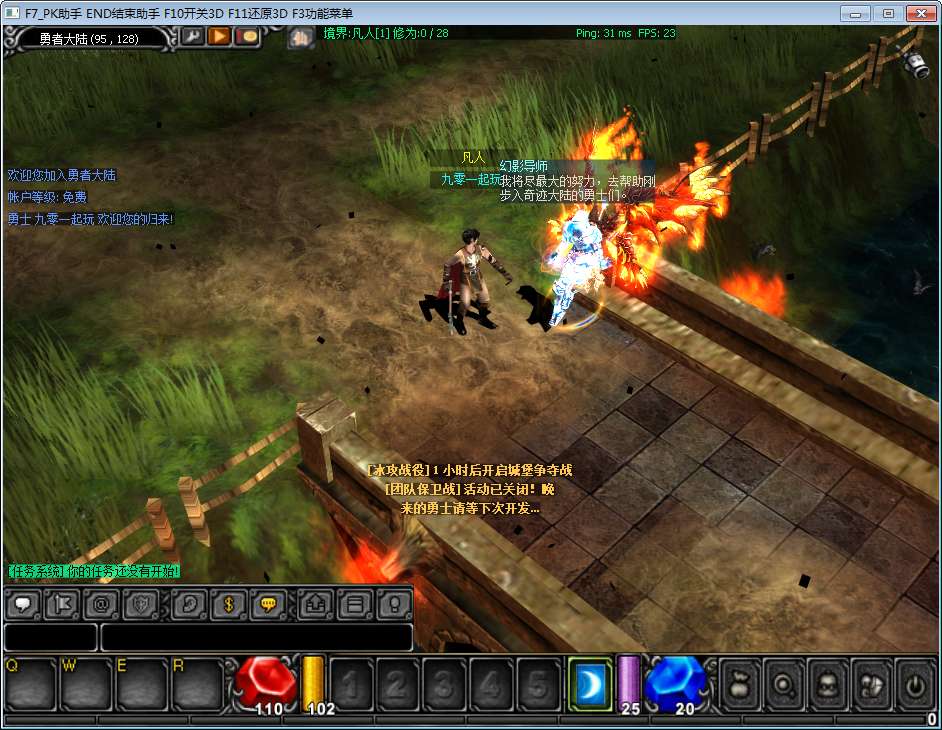
Task: Close the game window
Action: pyautogui.click(x=920, y=13)
